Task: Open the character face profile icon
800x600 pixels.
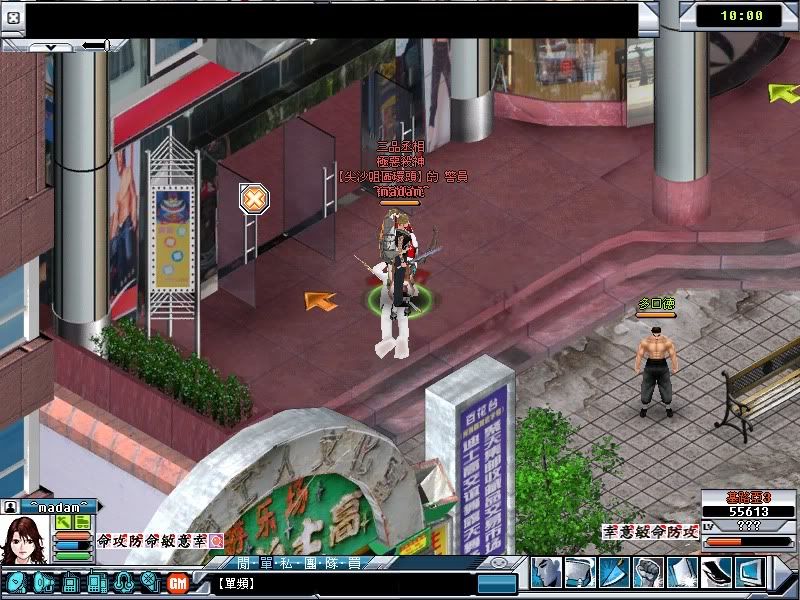Action: coord(546,572)
